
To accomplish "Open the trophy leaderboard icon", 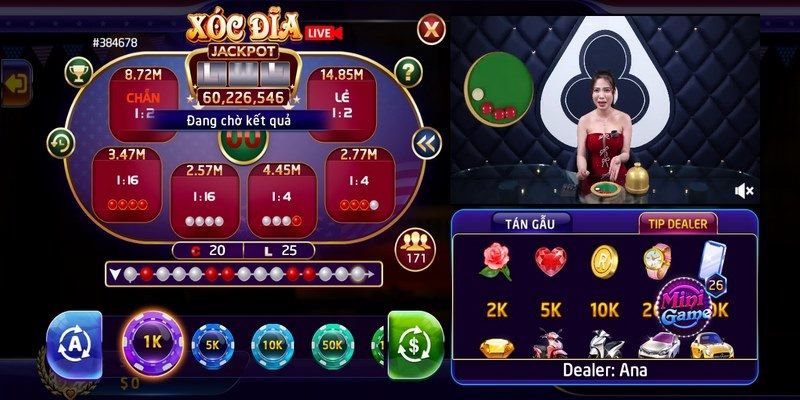I will [77, 71].
